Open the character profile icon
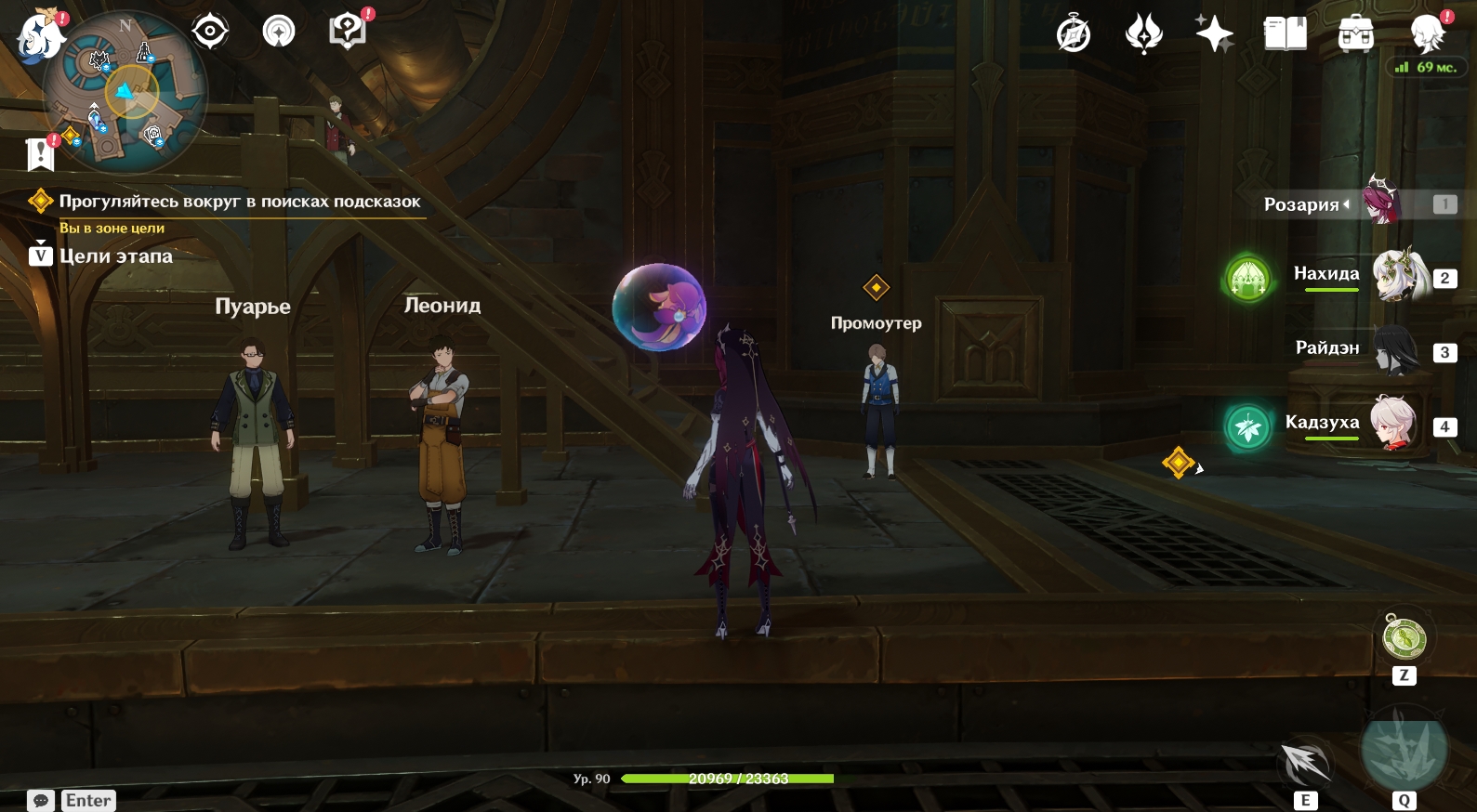Viewport: 1477px width, 812px height. pyautogui.click(x=1427, y=34)
